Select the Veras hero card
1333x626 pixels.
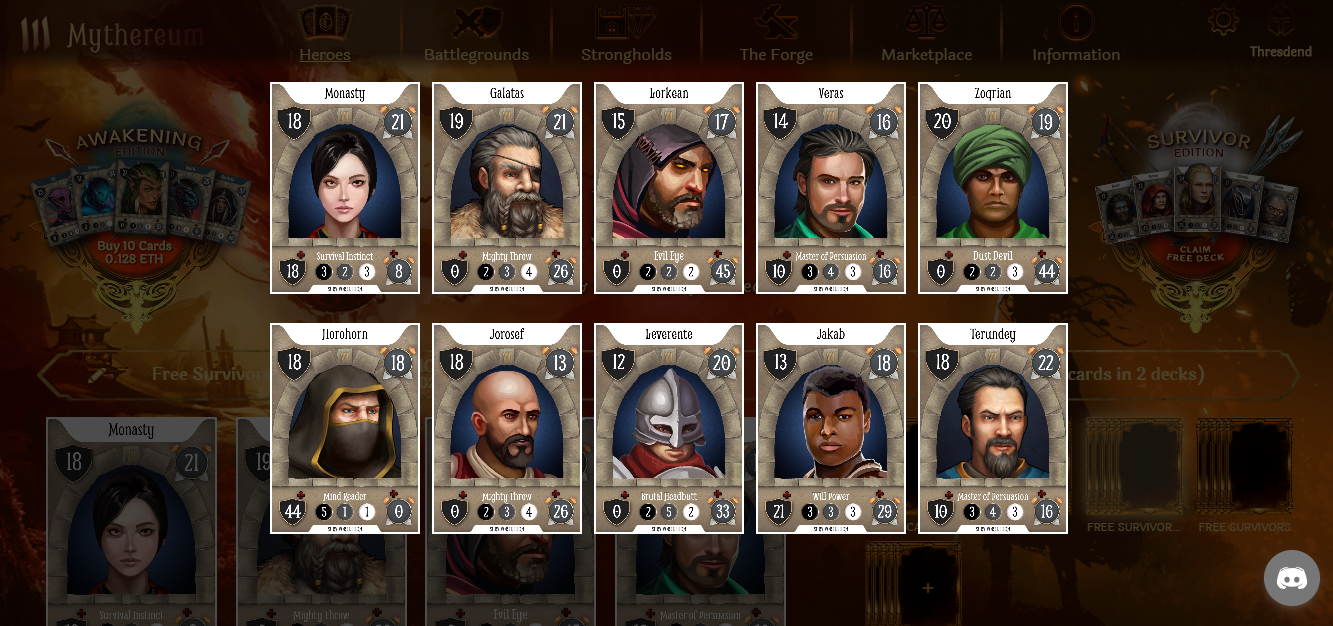click(x=831, y=188)
